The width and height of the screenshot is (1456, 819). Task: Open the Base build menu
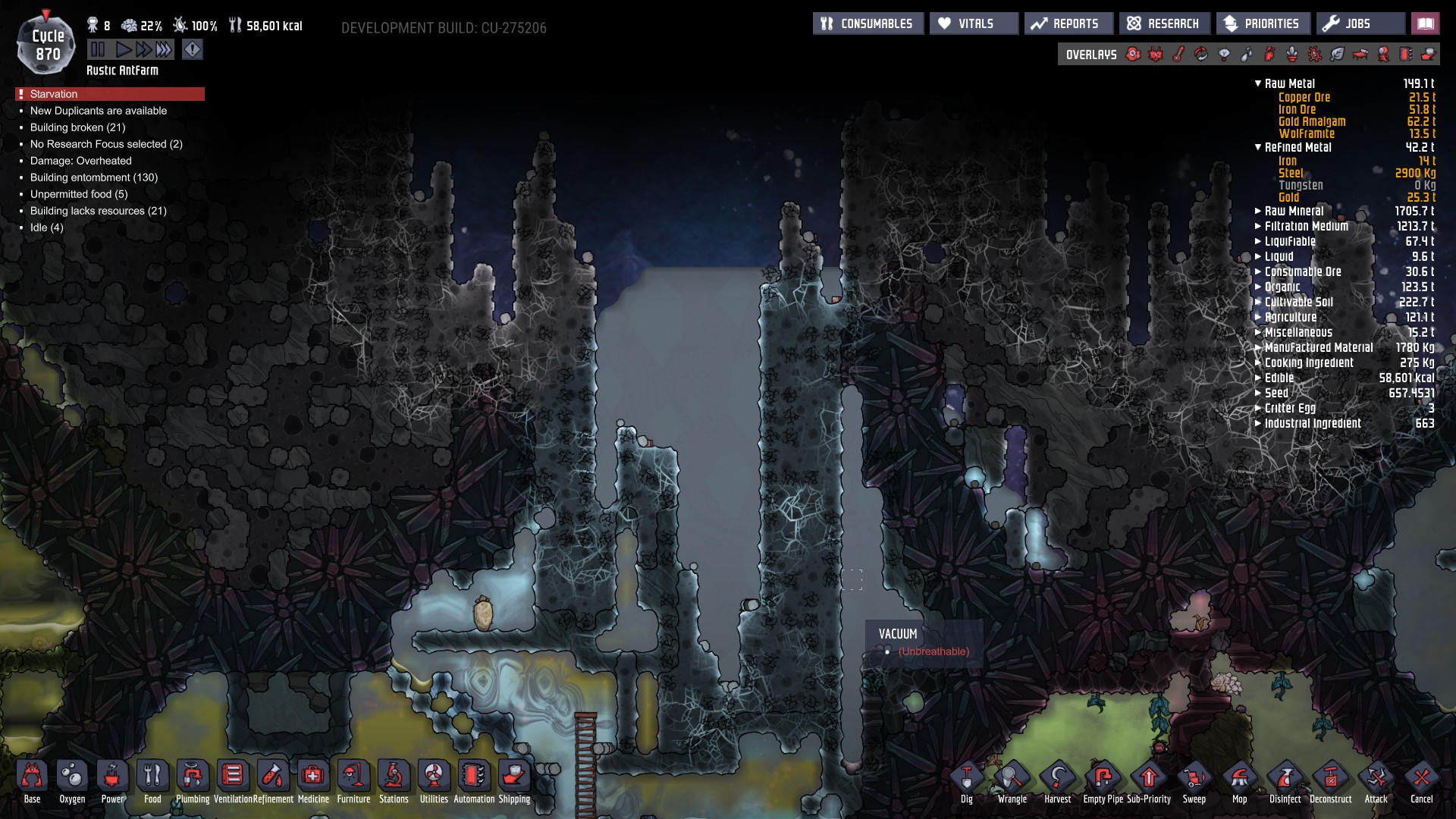tap(32, 781)
